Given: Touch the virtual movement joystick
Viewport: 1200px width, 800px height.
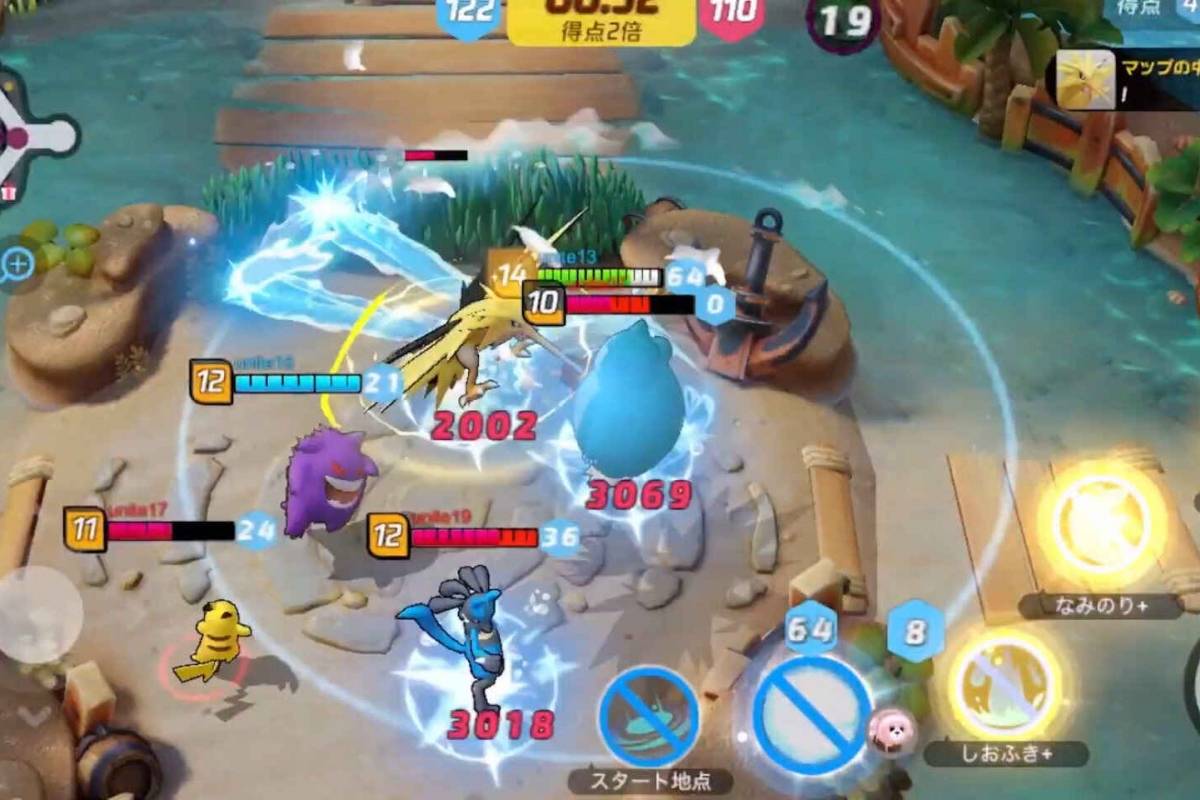Looking at the screenshot, I should tap(38, 614).
